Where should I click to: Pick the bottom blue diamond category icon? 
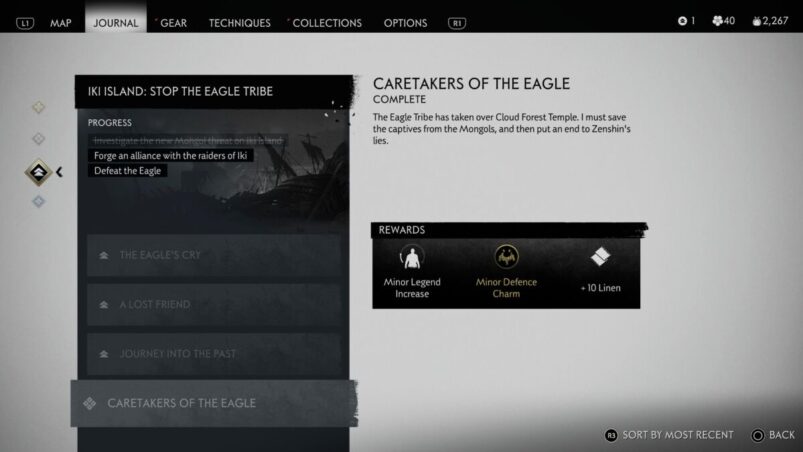click(x=39, y=202)
